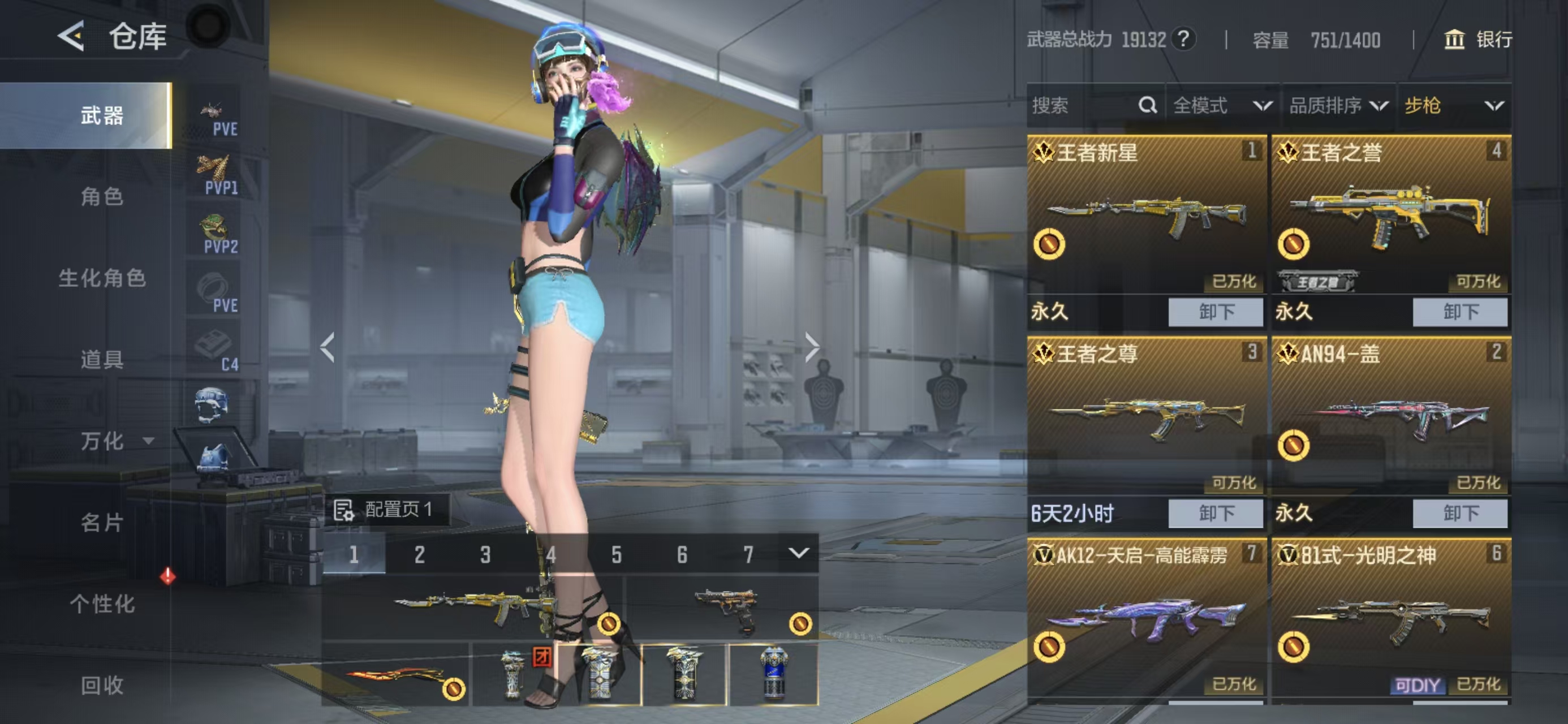
Task: Go to the 个性化 section
Action: point(102,604)
